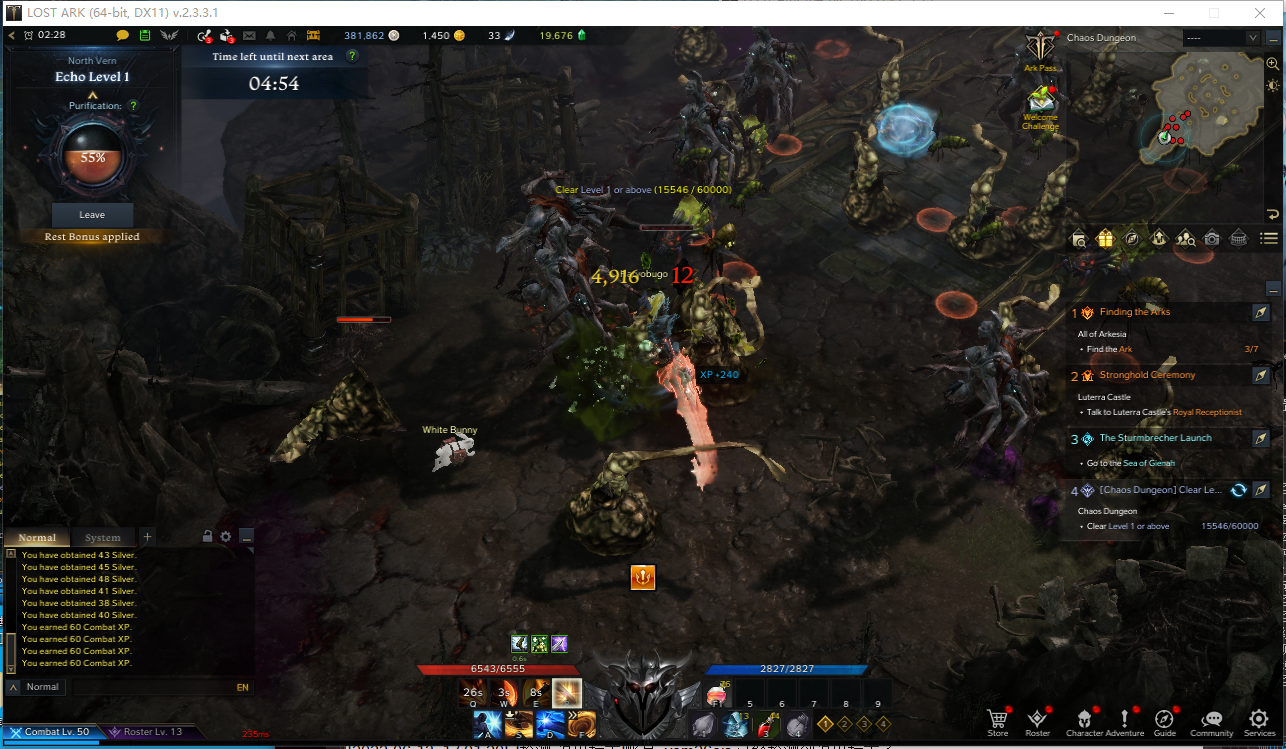The image size is (1286, 749).
Task: Add a new chat tab
Action: point(147,537)
